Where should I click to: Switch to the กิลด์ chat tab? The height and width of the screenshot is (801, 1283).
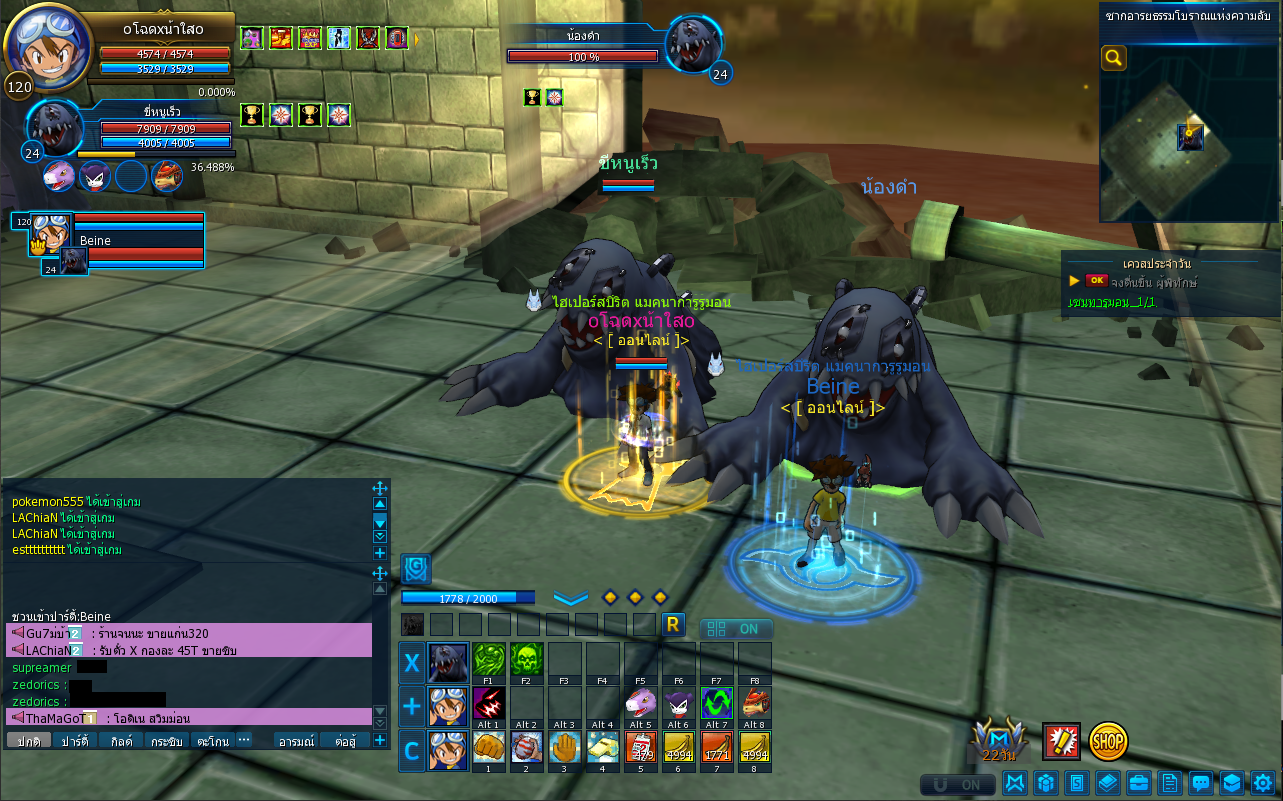pos(121,741)
